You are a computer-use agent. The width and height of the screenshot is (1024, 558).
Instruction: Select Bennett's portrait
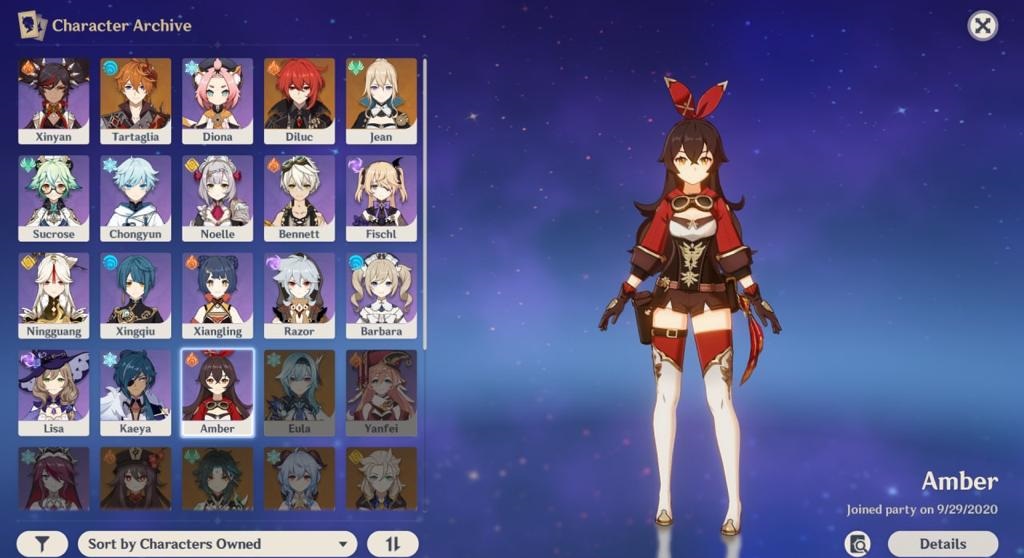pyautogui.click(x=299, y=197)
